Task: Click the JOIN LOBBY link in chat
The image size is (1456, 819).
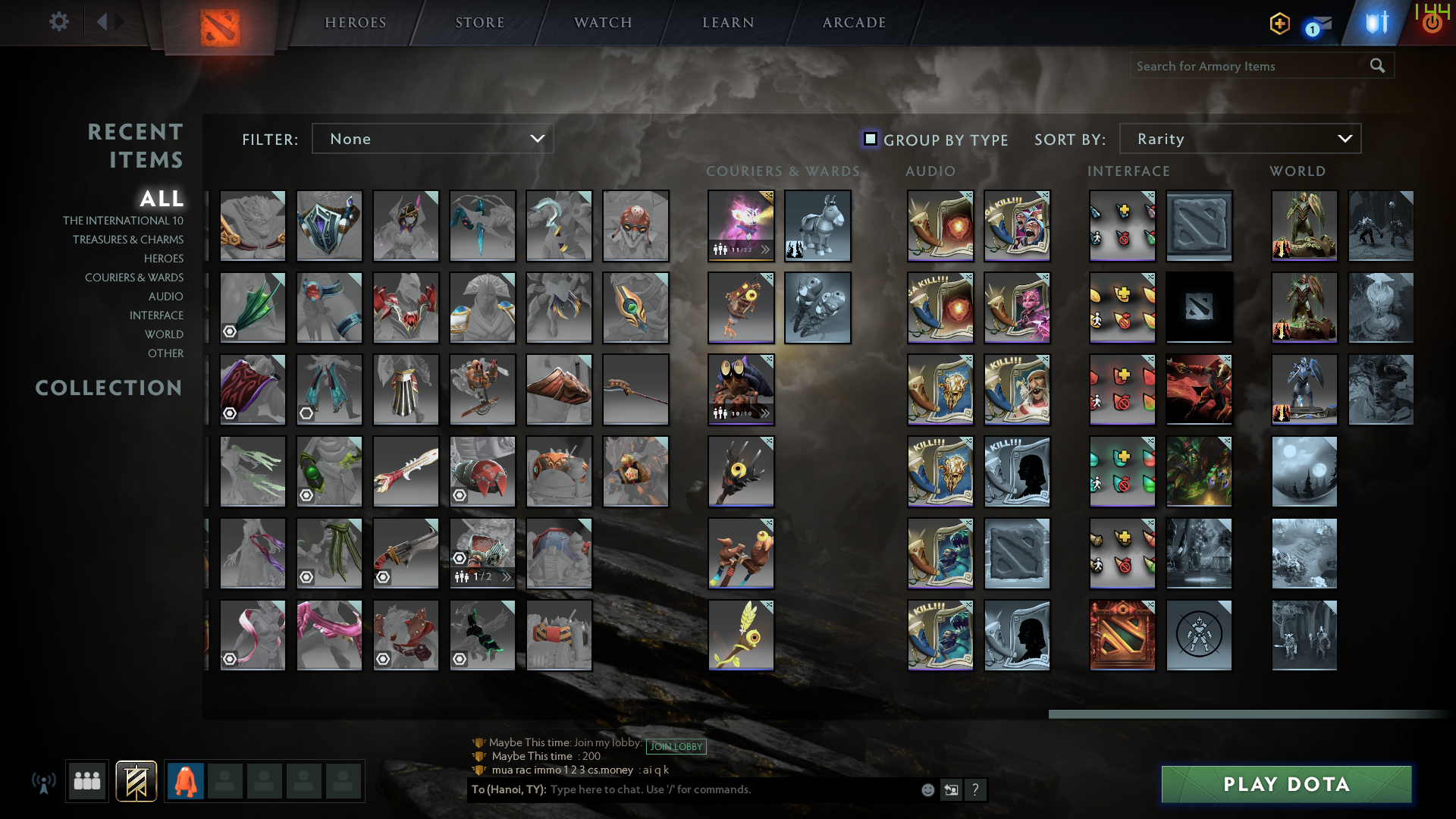Action: click(x=676, y=746)
